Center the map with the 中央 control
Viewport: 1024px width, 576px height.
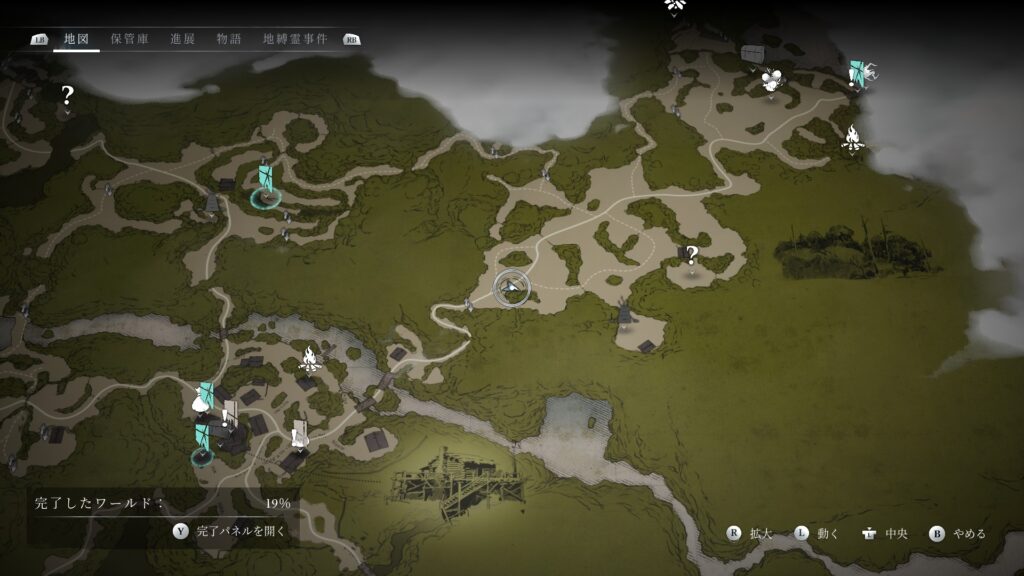[x=883, y=533]
